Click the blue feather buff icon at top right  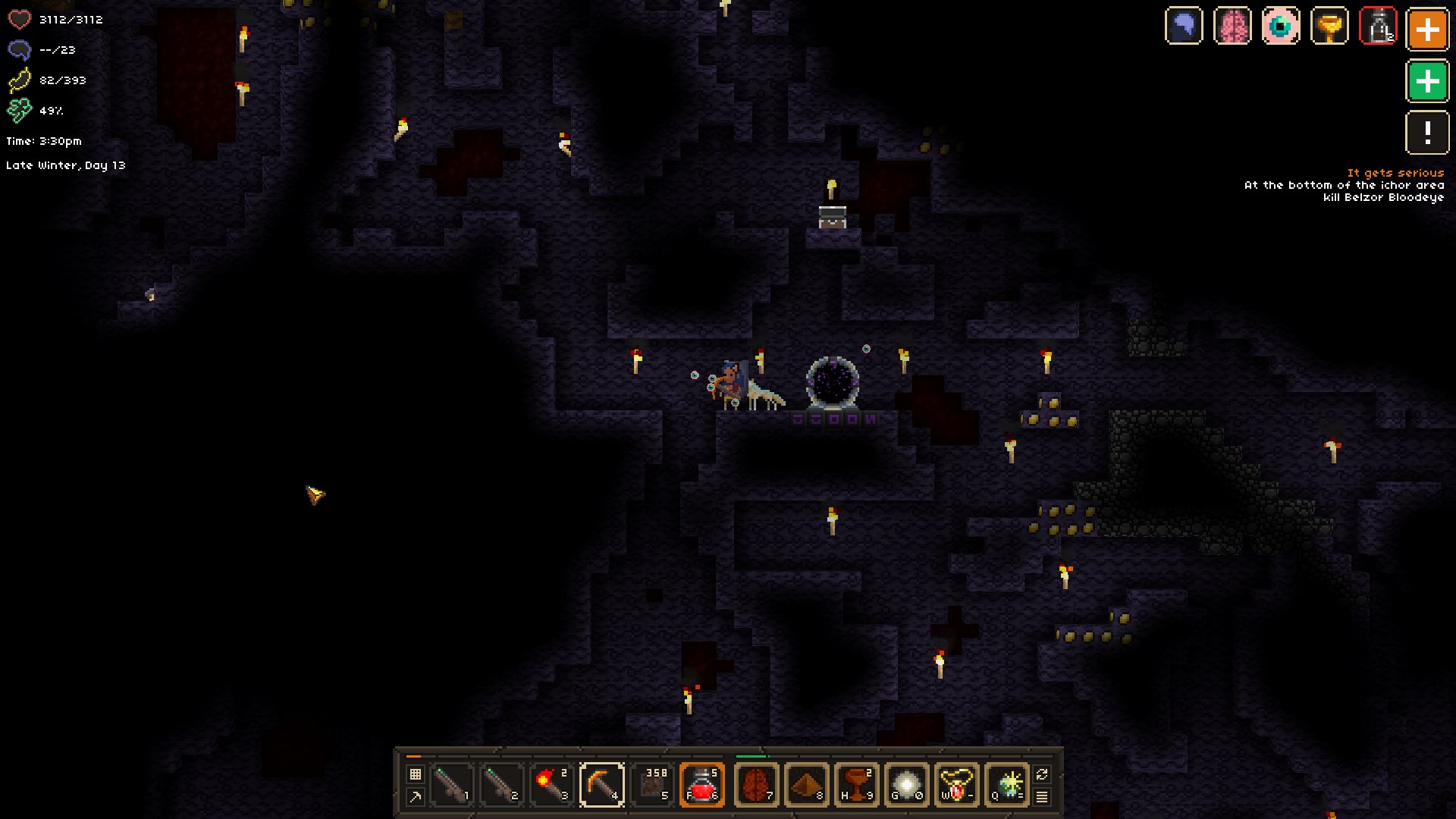click(x=1185, y=27)
